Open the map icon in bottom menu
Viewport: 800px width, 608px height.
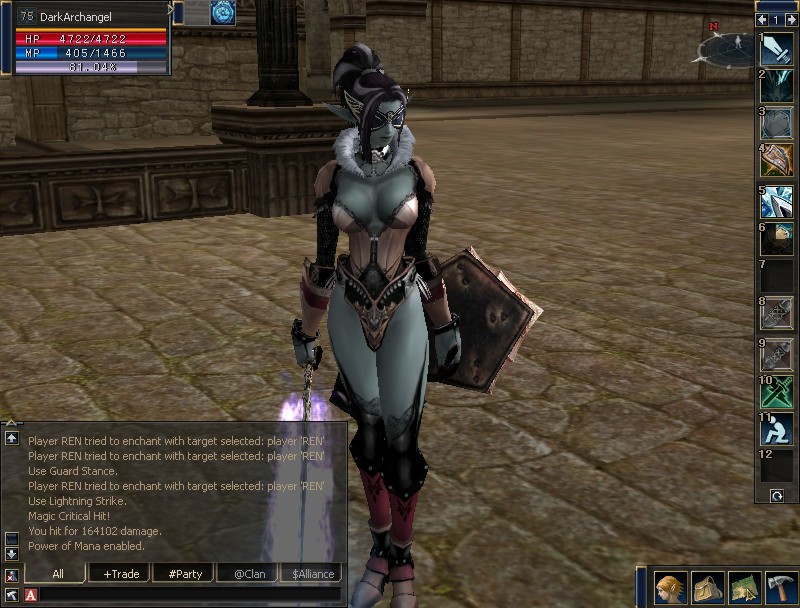[x=744, y=588]
